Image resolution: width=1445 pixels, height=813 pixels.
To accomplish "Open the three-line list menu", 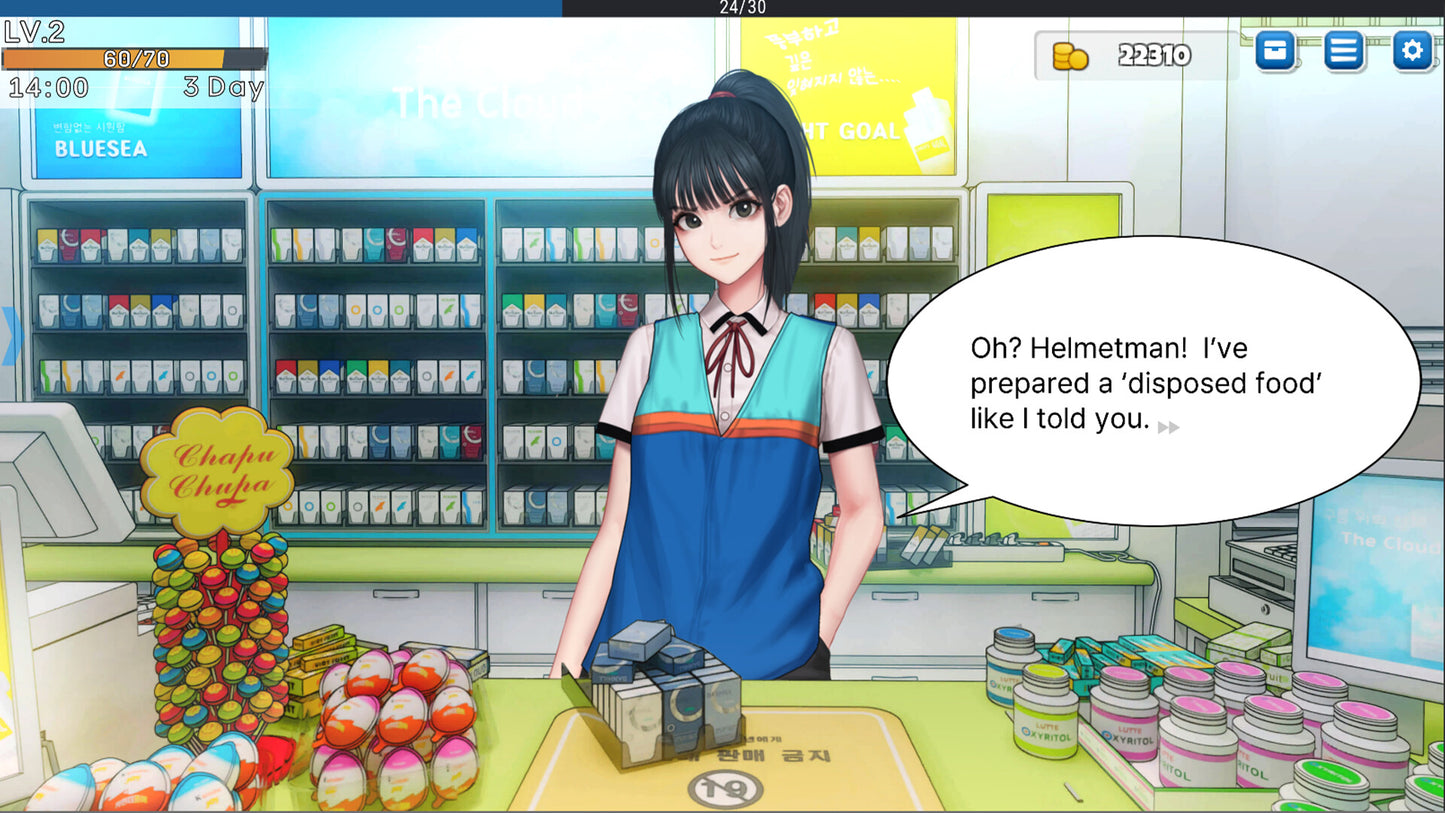I will [x=1344, y=50].
